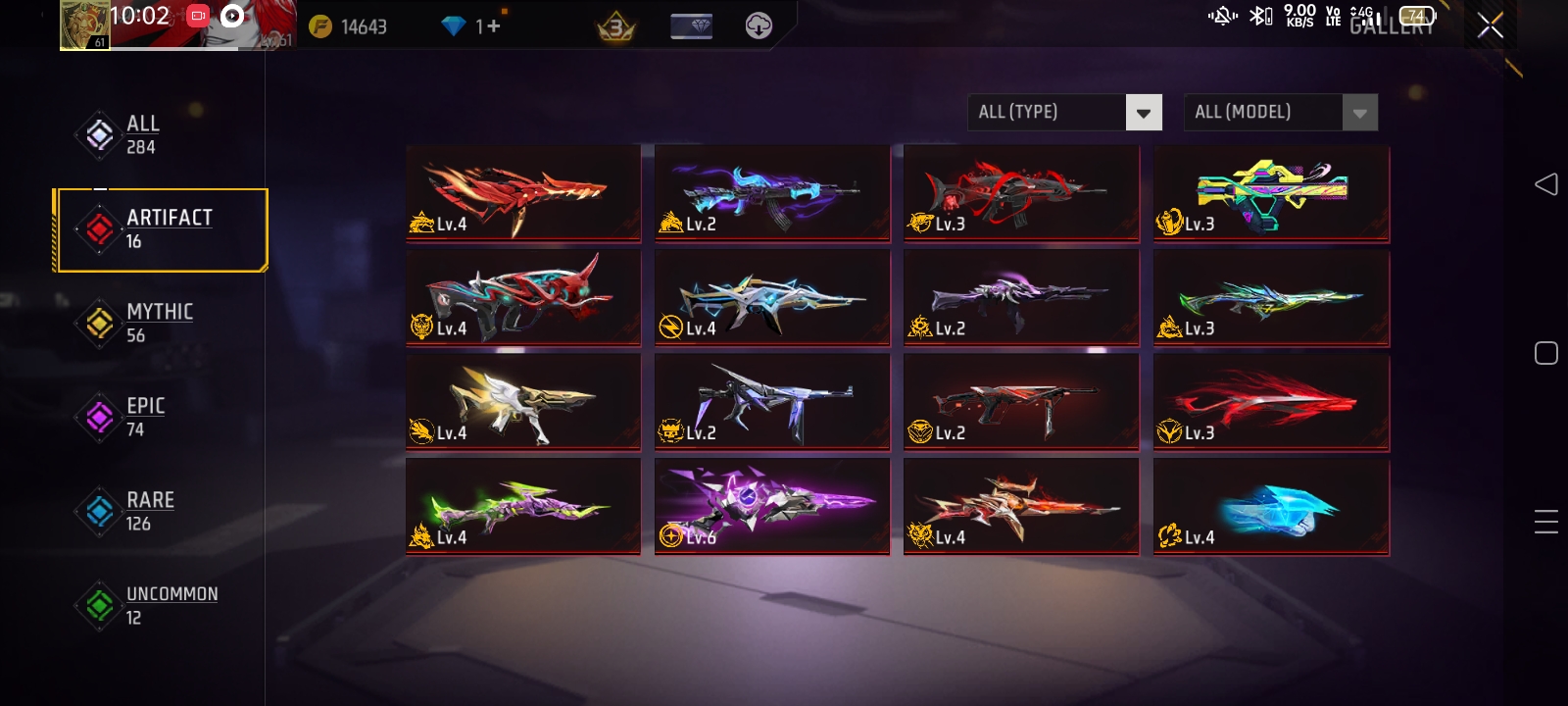The image size is (1568, 706).
Task: Select the red horned beast gun Lv.4
Action: click(523, 297)
